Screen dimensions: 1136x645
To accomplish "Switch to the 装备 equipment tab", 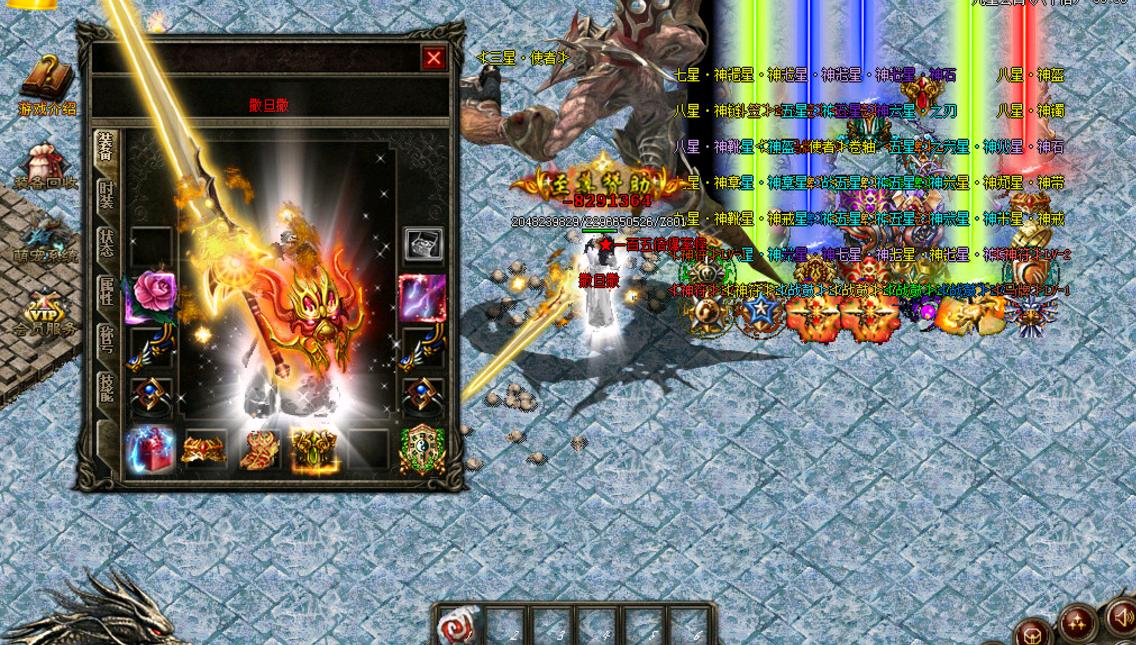I will point(105,150).
